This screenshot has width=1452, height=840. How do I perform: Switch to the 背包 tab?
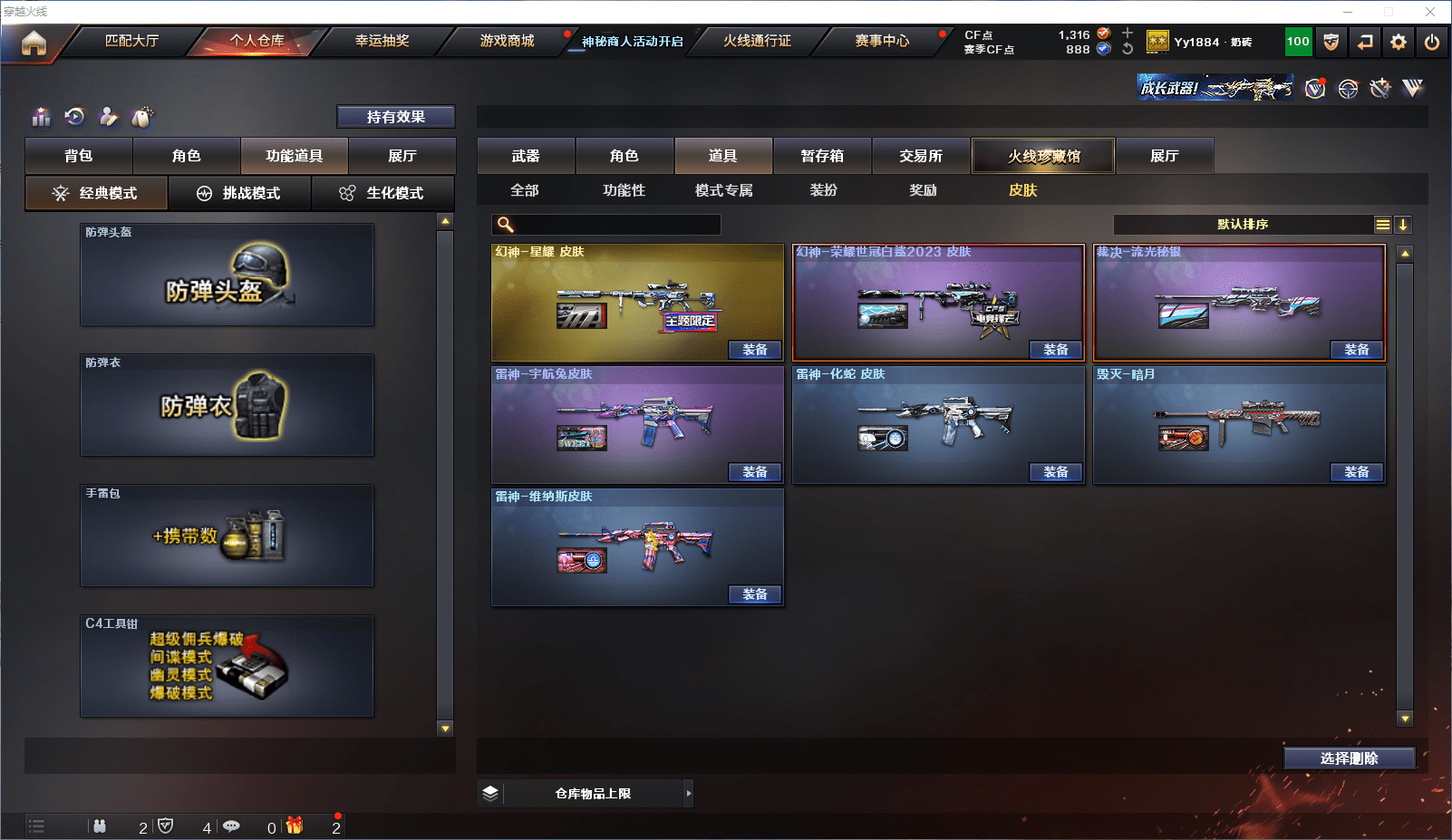point(79,156)
